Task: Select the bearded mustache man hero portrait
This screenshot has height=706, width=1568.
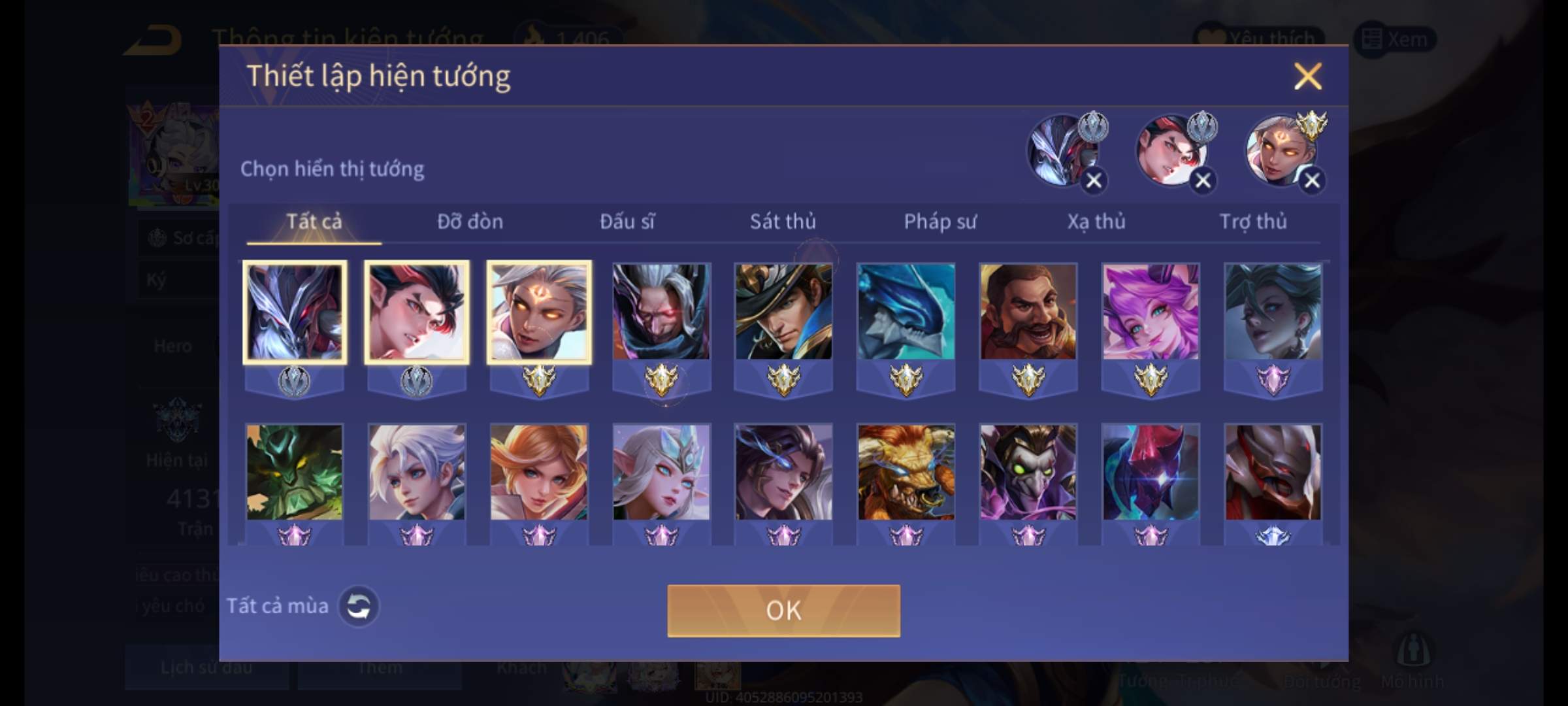Action: coord(1028,312)
